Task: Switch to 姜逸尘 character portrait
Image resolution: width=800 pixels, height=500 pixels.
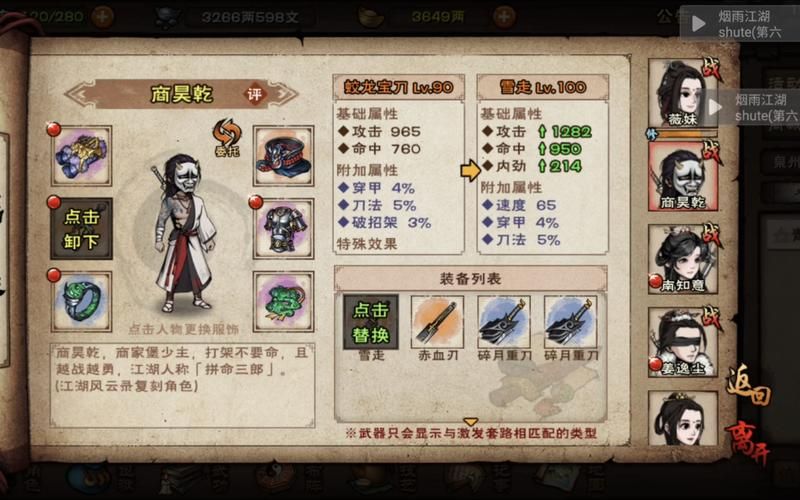Action: [683, 341]
